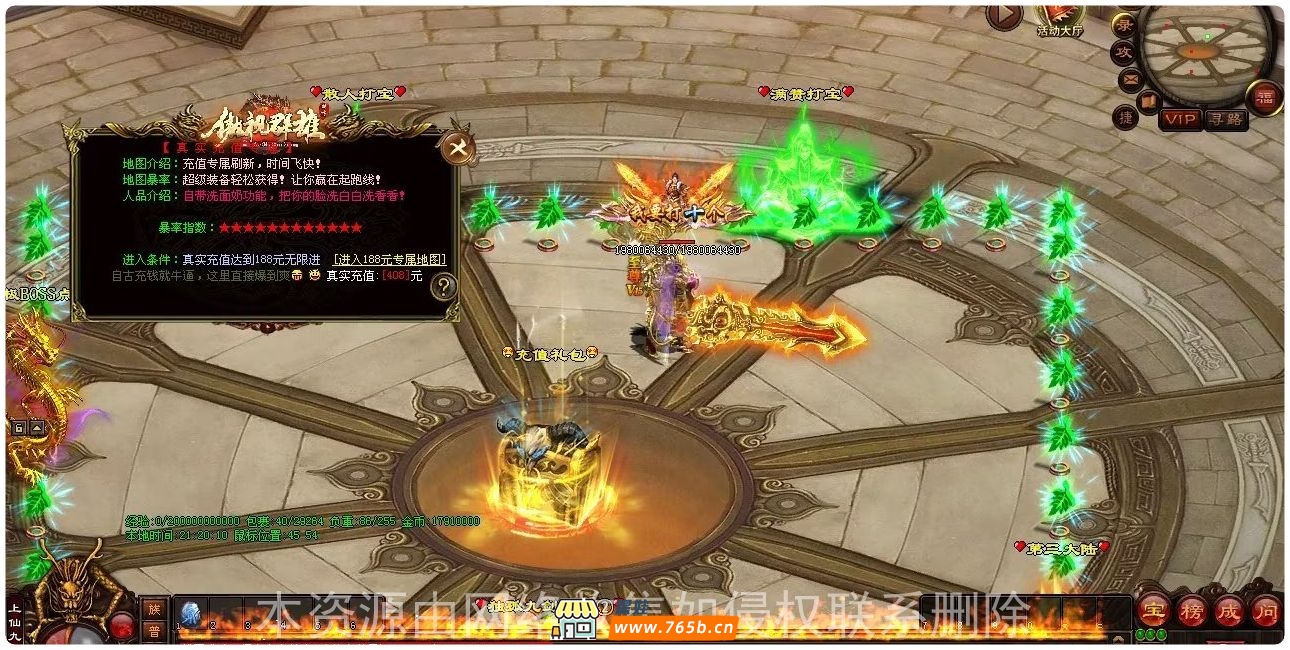Viewport: 1290px width, 650px height.
Task: Click the round play arrow button
Action: [x=1003, y=15]
